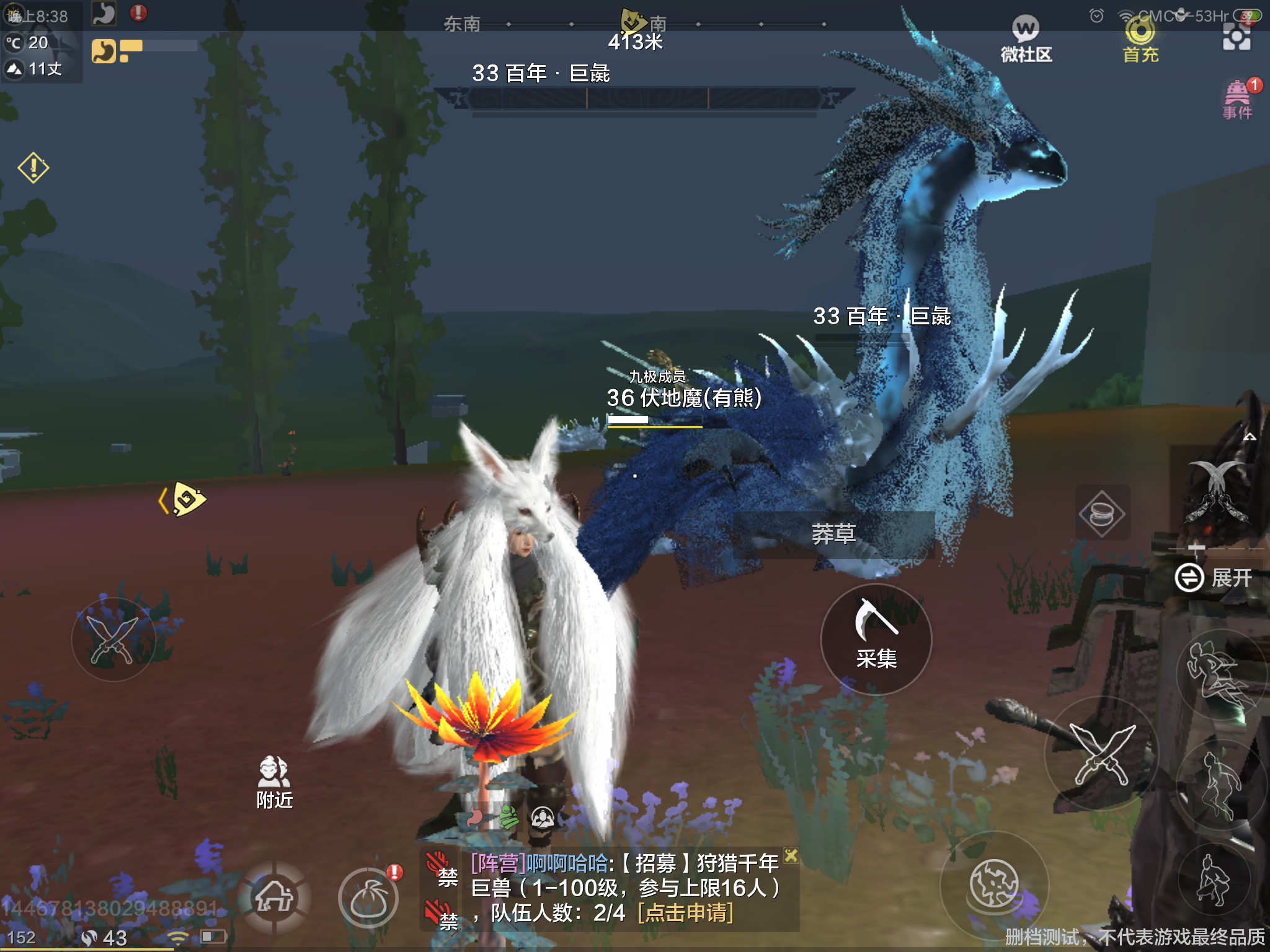Toggle the crossed swords icon on left
This screenshot has height=952, width=1270.
[113, 638]
